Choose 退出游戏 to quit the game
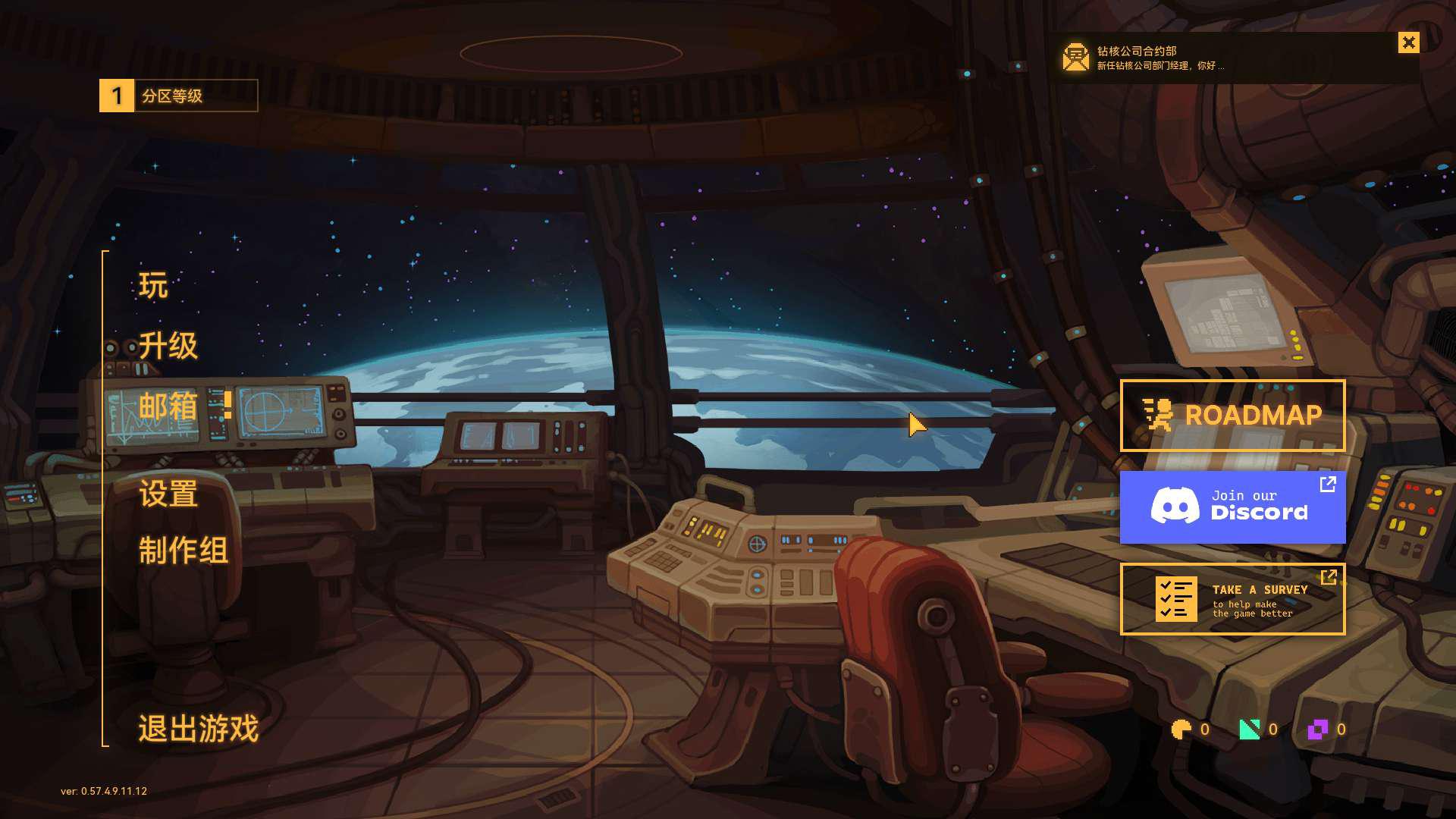Image resolution: width=1456 pixels, height=819 pixels. pyautogui.click(x=198, y=729)
